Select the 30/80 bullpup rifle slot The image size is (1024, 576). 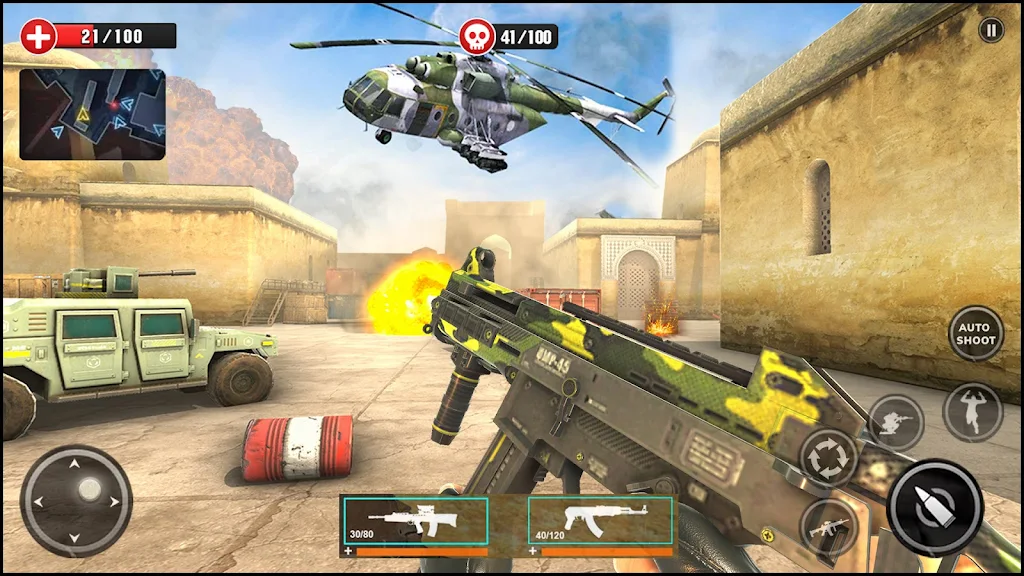point(416,522)
